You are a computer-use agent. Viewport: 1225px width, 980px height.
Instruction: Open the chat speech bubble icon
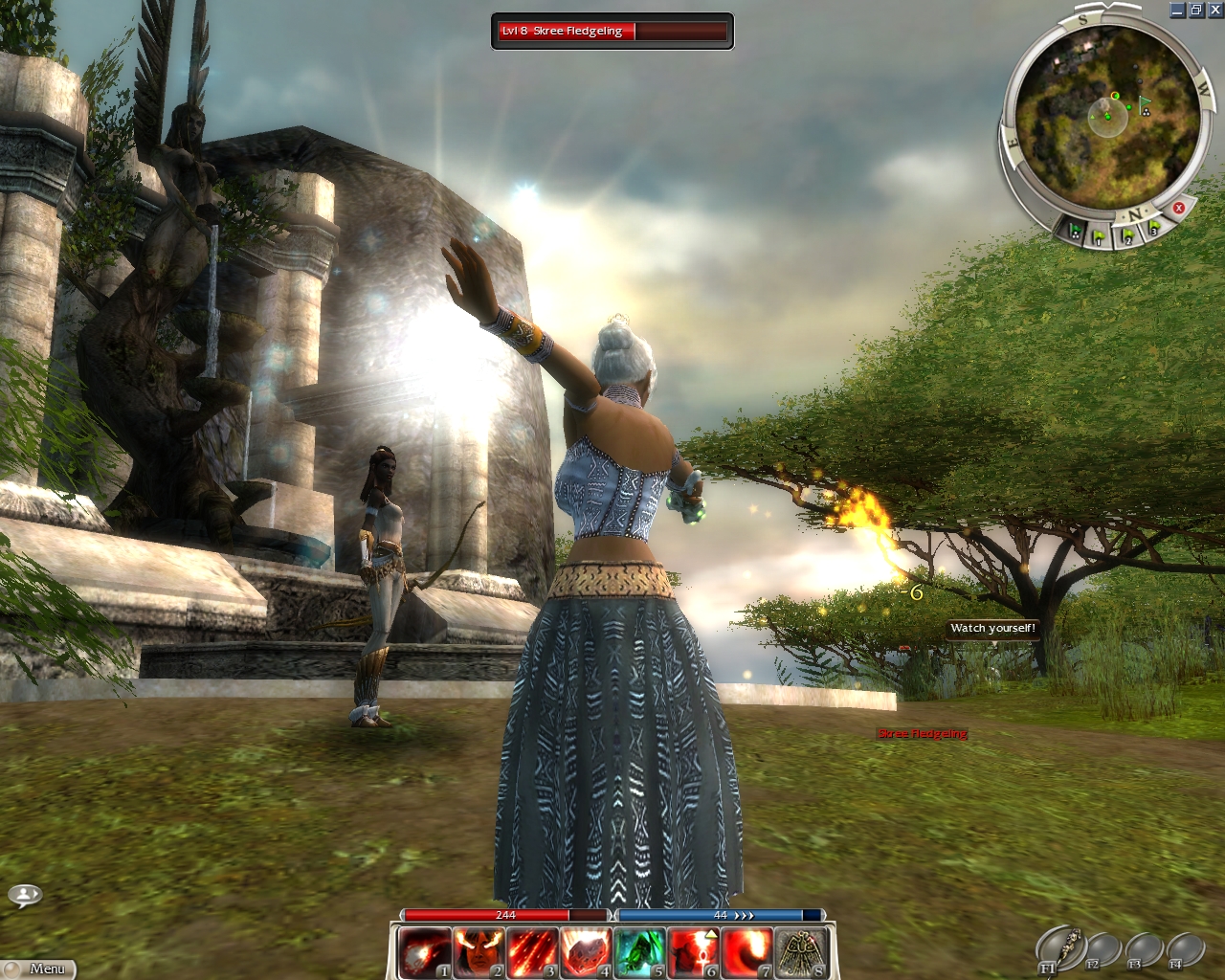click(25, 896)
